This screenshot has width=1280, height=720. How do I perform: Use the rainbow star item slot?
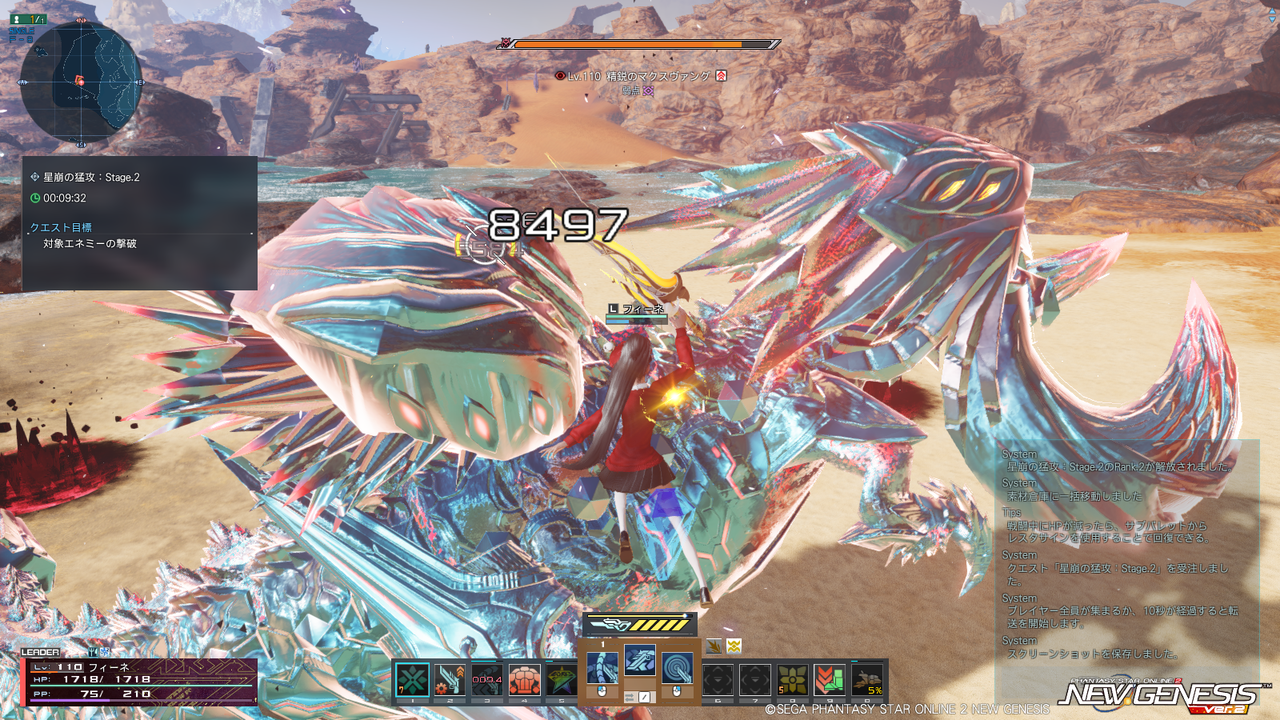coord(561,680)
